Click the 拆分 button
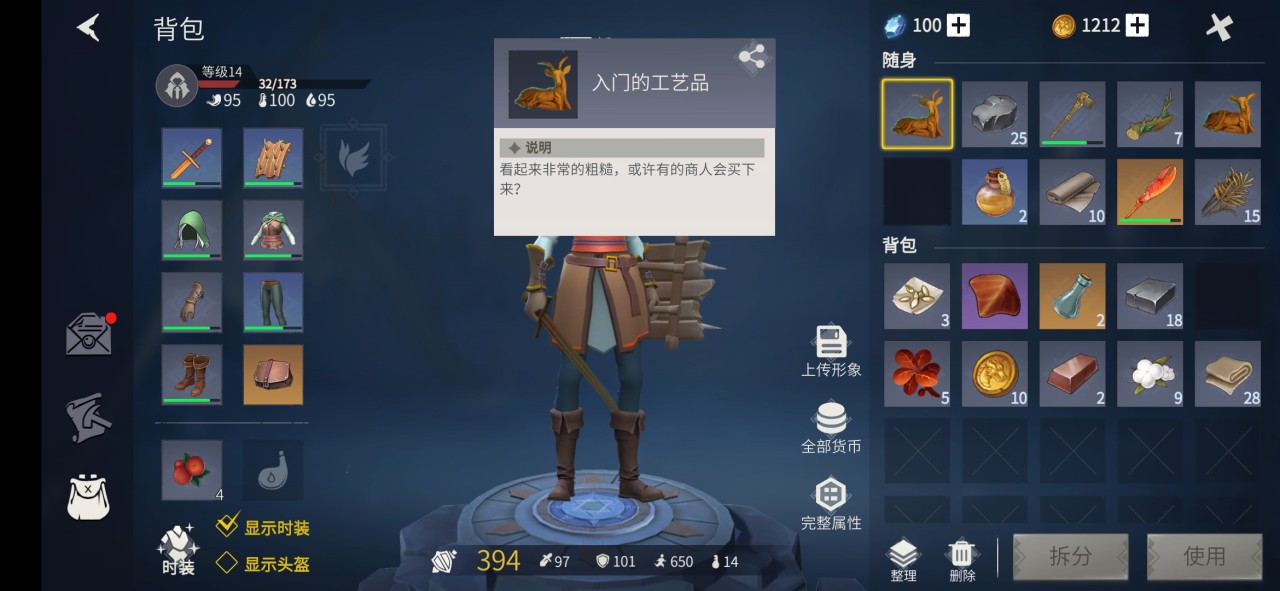 (x=1070, y=556)
